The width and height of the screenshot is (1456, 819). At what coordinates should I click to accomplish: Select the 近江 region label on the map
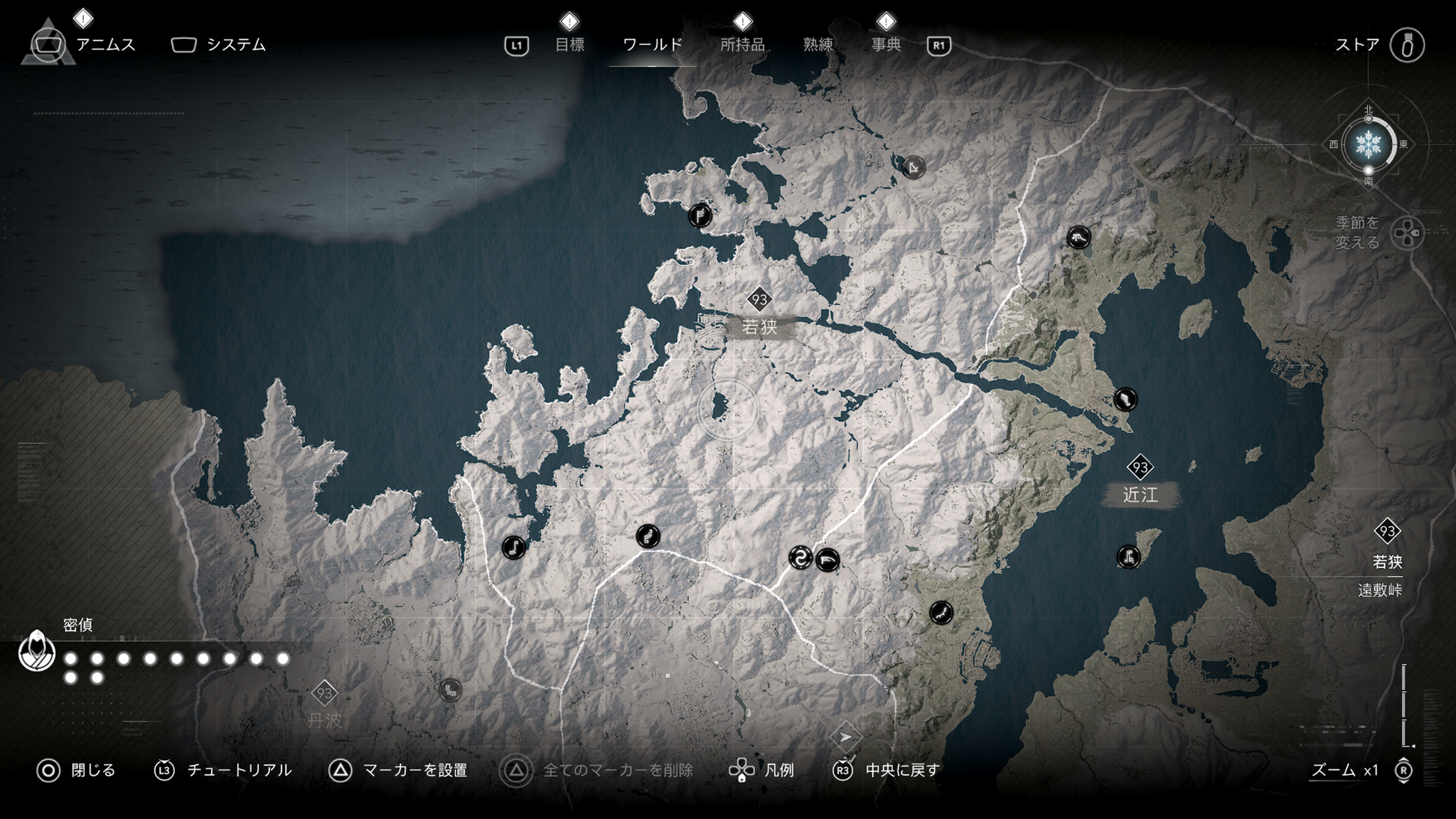(x=1140, y=495)
